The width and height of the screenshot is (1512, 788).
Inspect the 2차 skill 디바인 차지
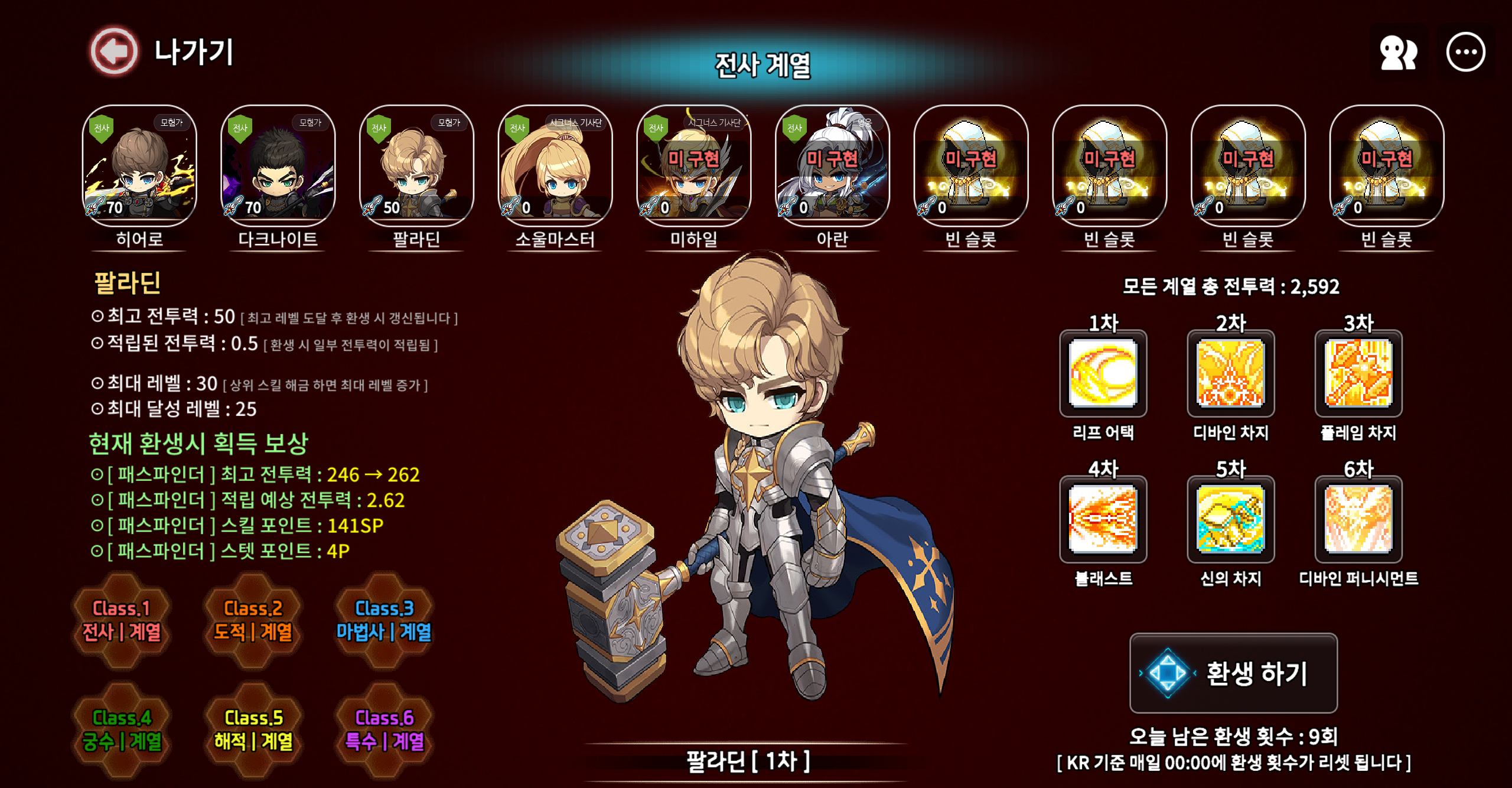[1231, 374]
